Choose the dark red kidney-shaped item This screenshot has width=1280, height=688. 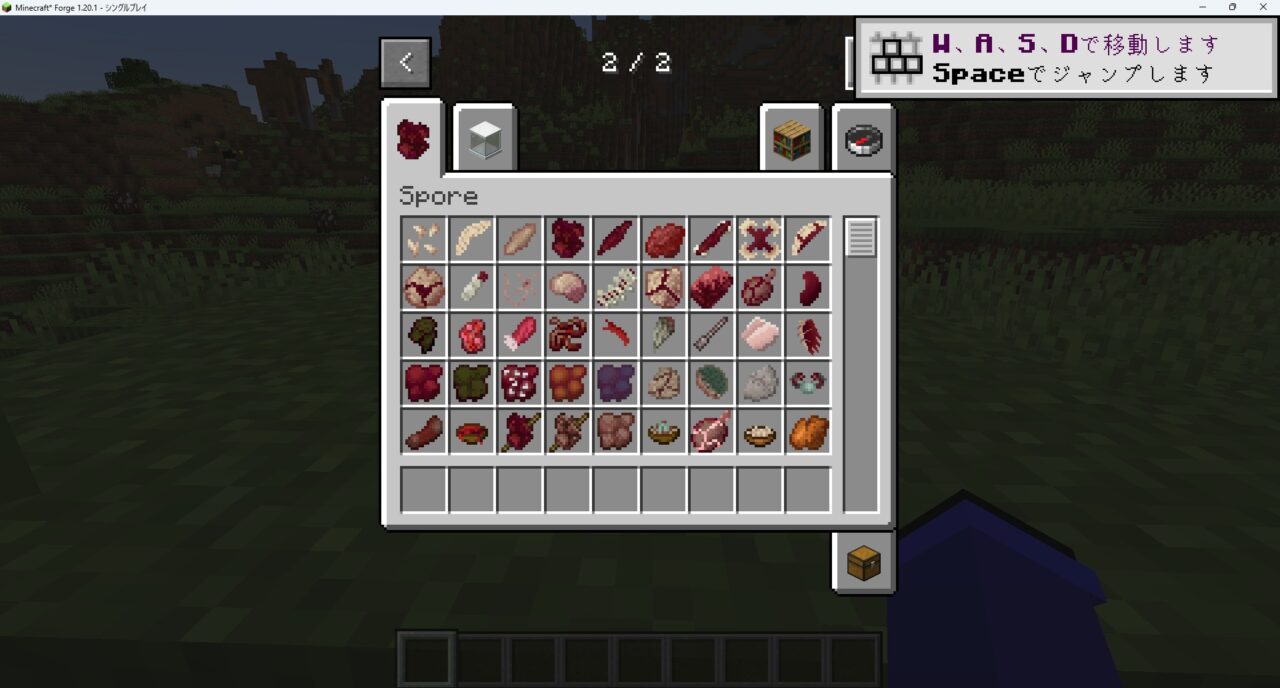[x=808, y=287]
